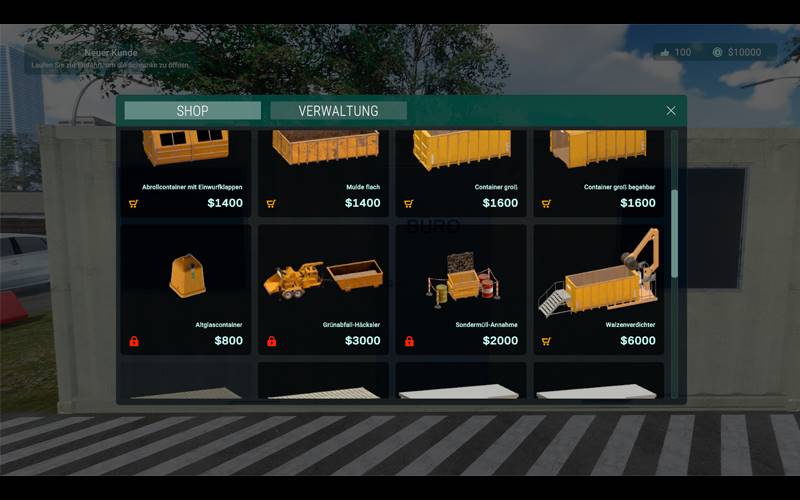The height and width of the screenshot is (500, 800).
Task: Switch to the Verwaltung tab
Action: (x=338, y=111)
